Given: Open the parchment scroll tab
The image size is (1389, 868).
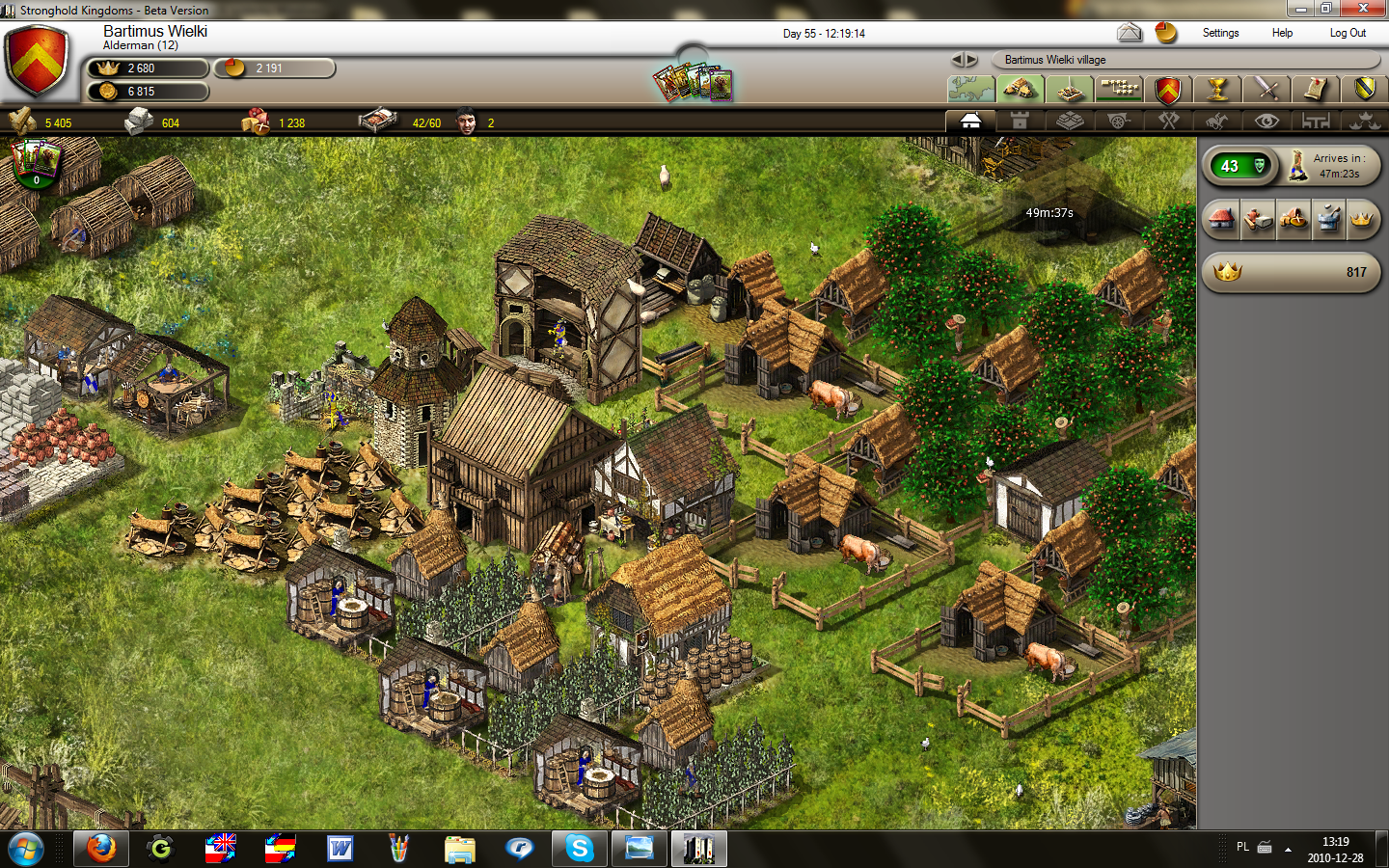Looking at the screenshot, I should pos(1316,90).
